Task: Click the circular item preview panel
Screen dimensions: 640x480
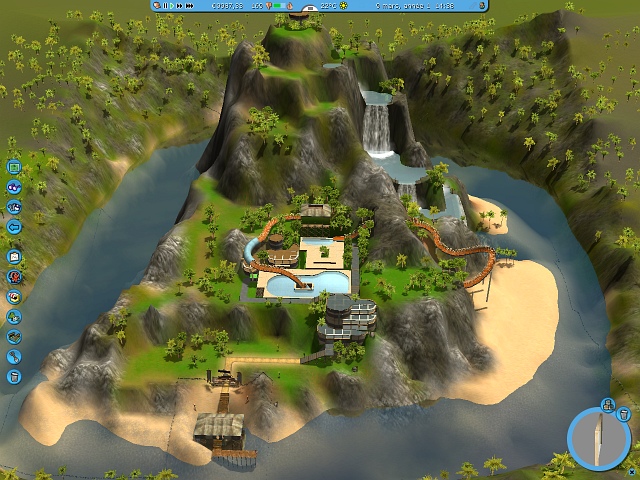Action: click(x=598, y=440)
